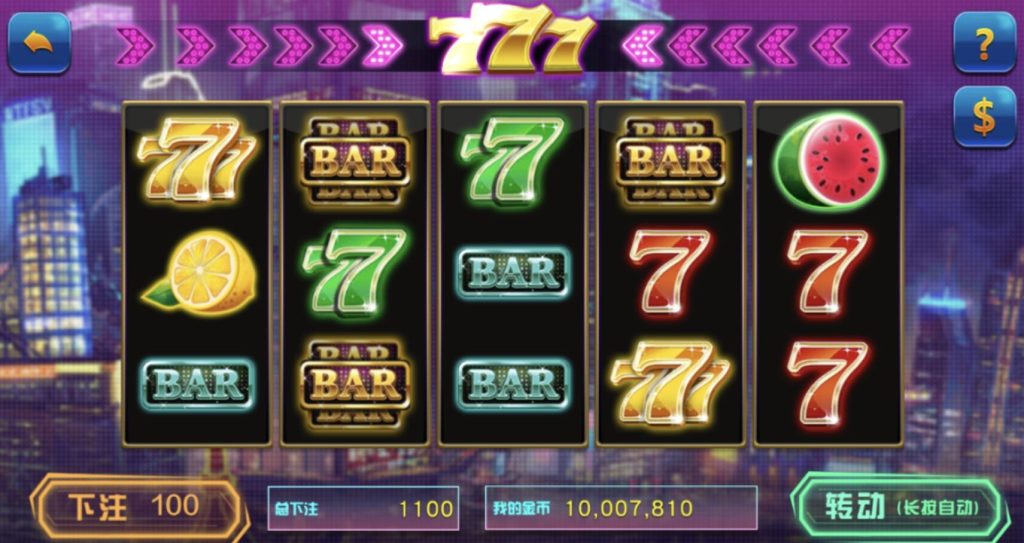Open the dollar sign shop button
Screen dimensions: 1024x543
point(984,117)
